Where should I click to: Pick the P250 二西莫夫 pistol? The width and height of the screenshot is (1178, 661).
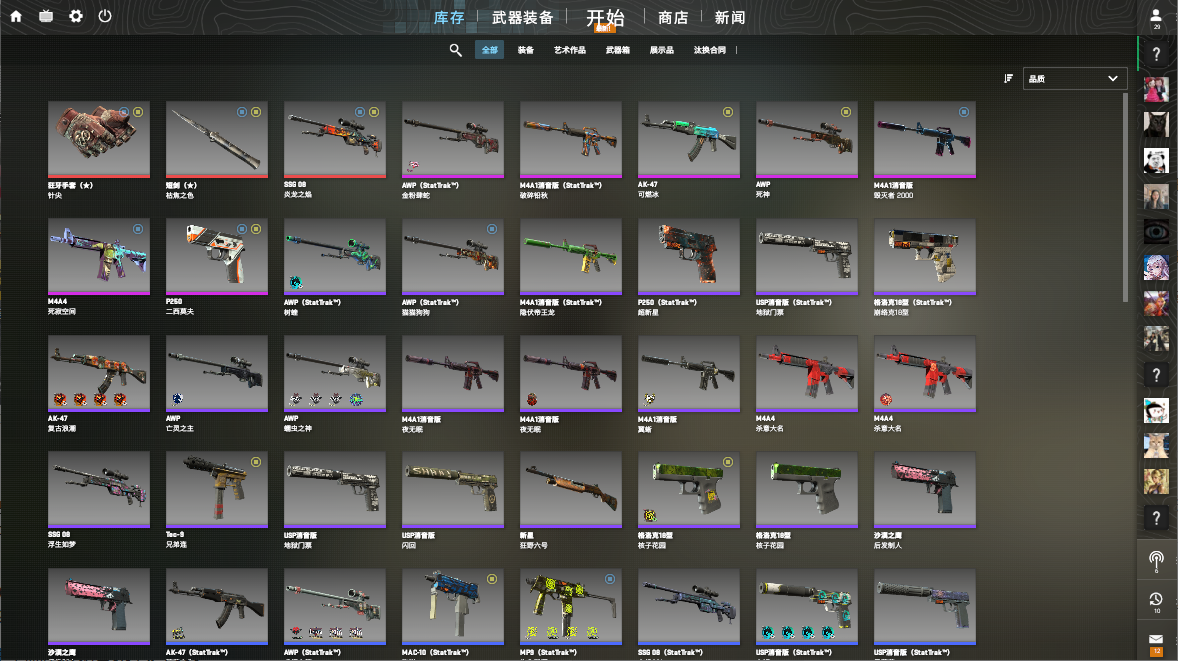(x=217, y=257)
